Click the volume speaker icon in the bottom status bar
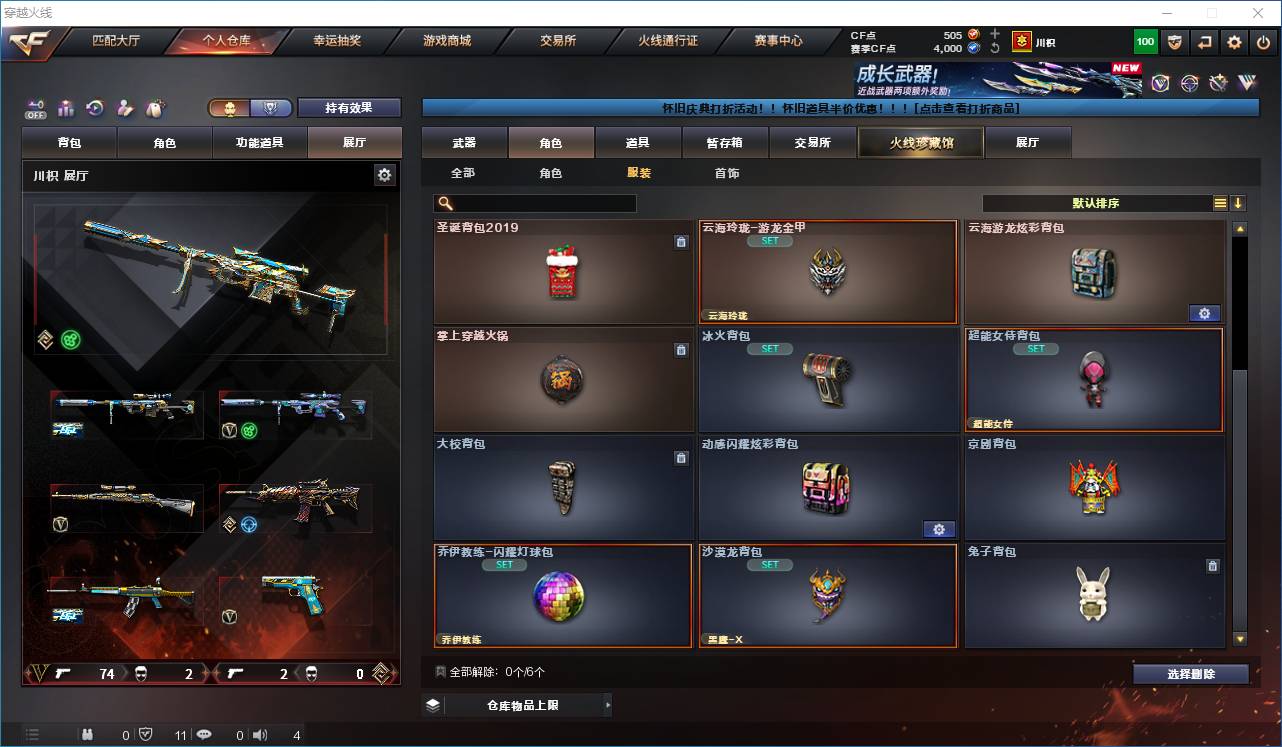The height and width of the screenshot is (747, 1282). pyautogui.click(x=260, y=734)
